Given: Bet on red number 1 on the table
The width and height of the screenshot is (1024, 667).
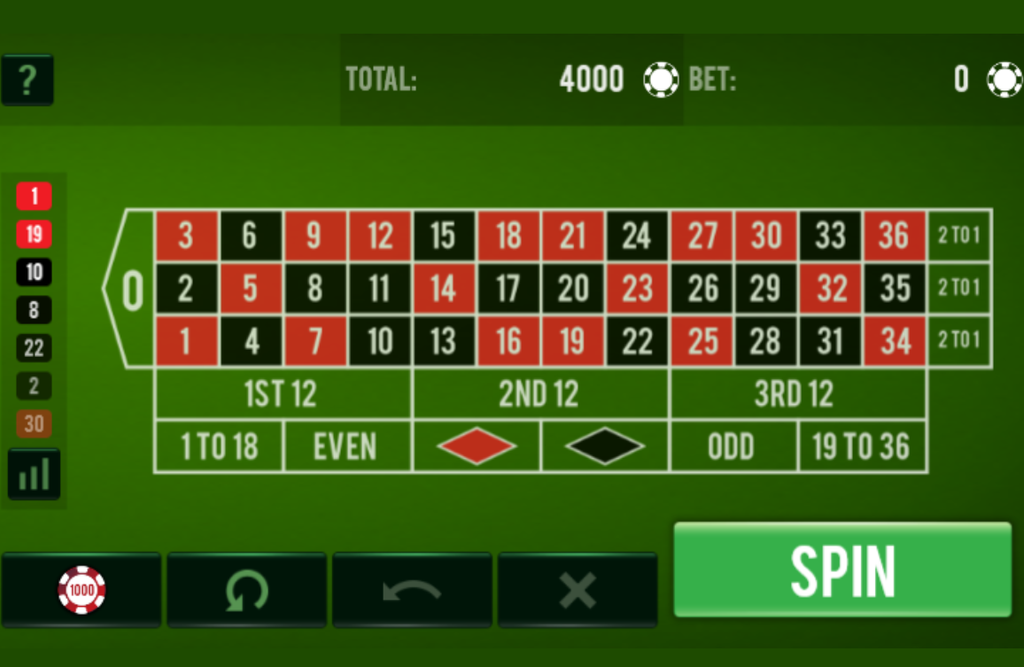Looking at the screenshot, I should 186,341.
